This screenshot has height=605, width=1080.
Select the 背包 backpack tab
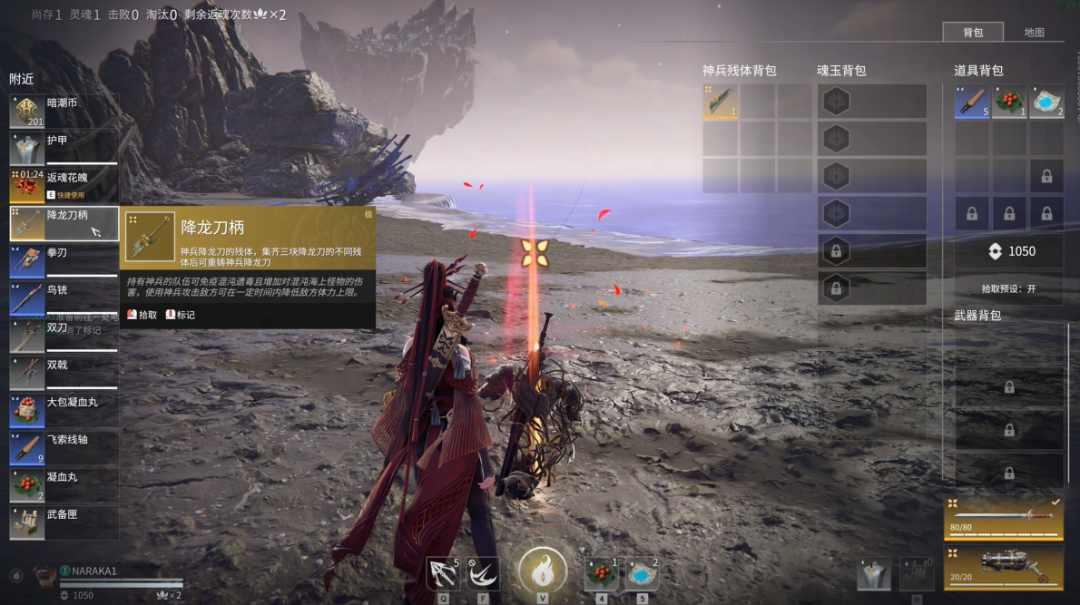972,32
